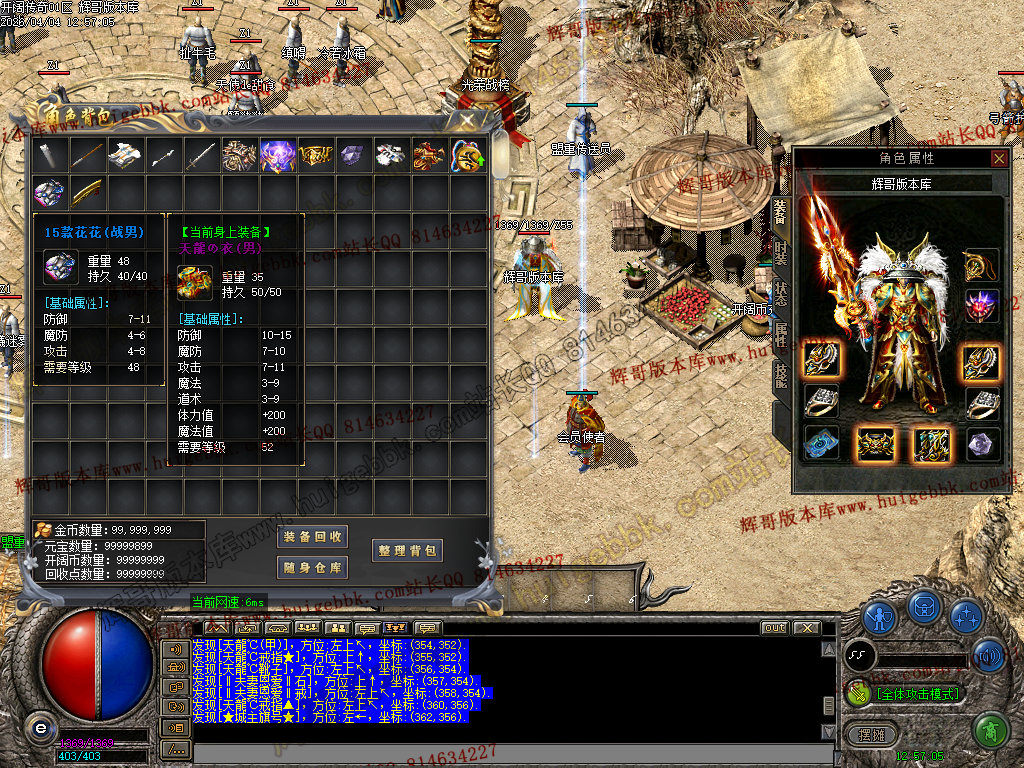Viewport: 1024px width, 768px height.
Task: Select the purple crystal gem in bag
Action: point(353,155)
